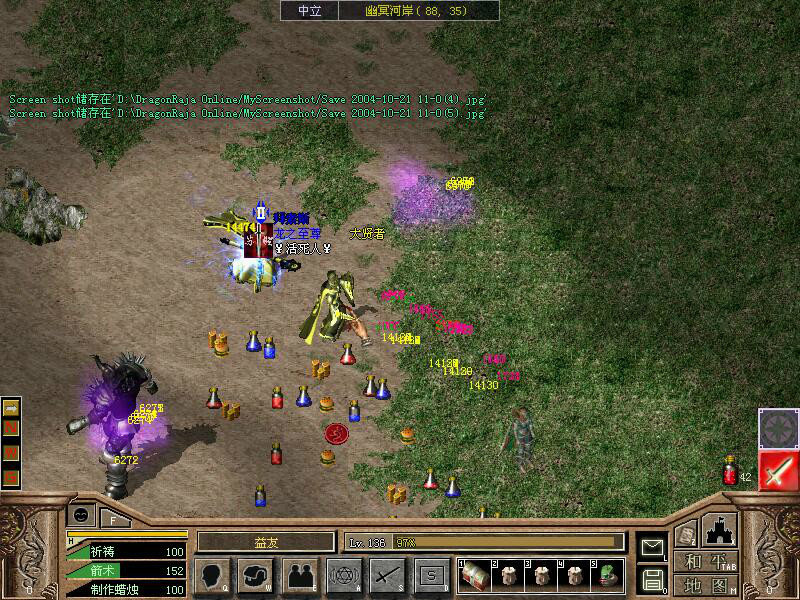Click the purple compass icon

point(777,427)
